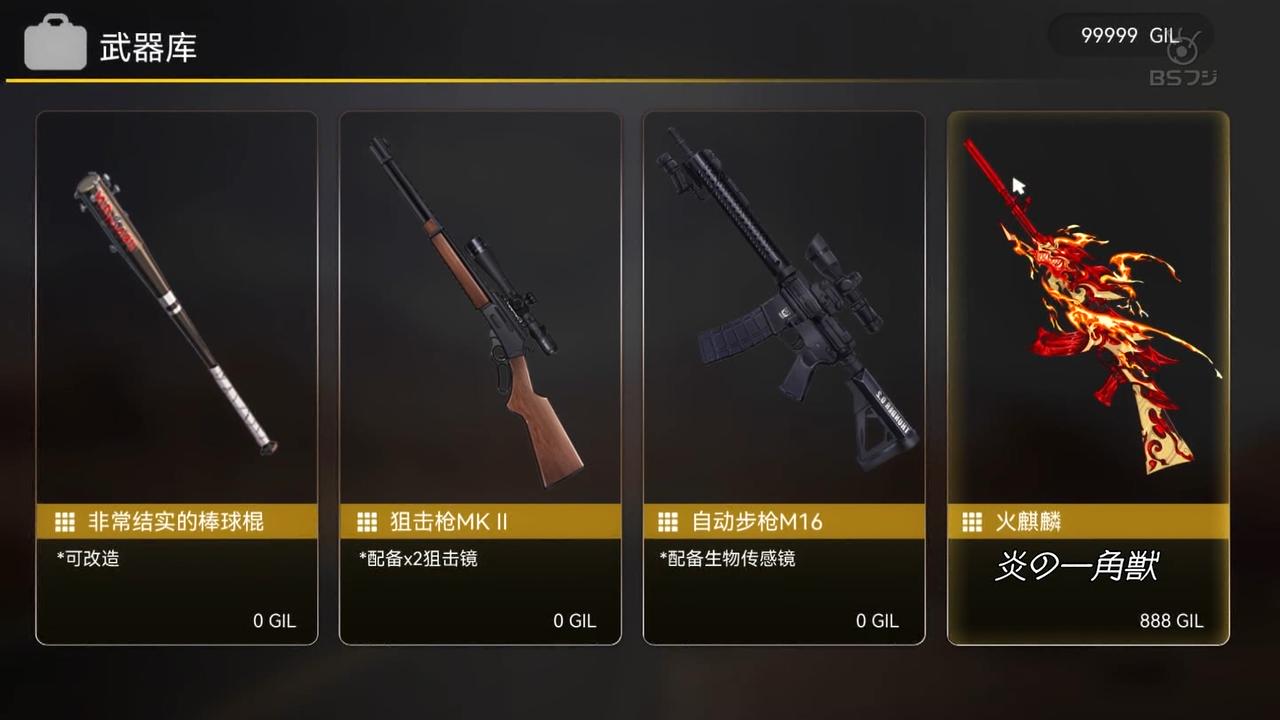Click the 武器库 briefcase icon
1280x720 pixels.
[55, 45]
